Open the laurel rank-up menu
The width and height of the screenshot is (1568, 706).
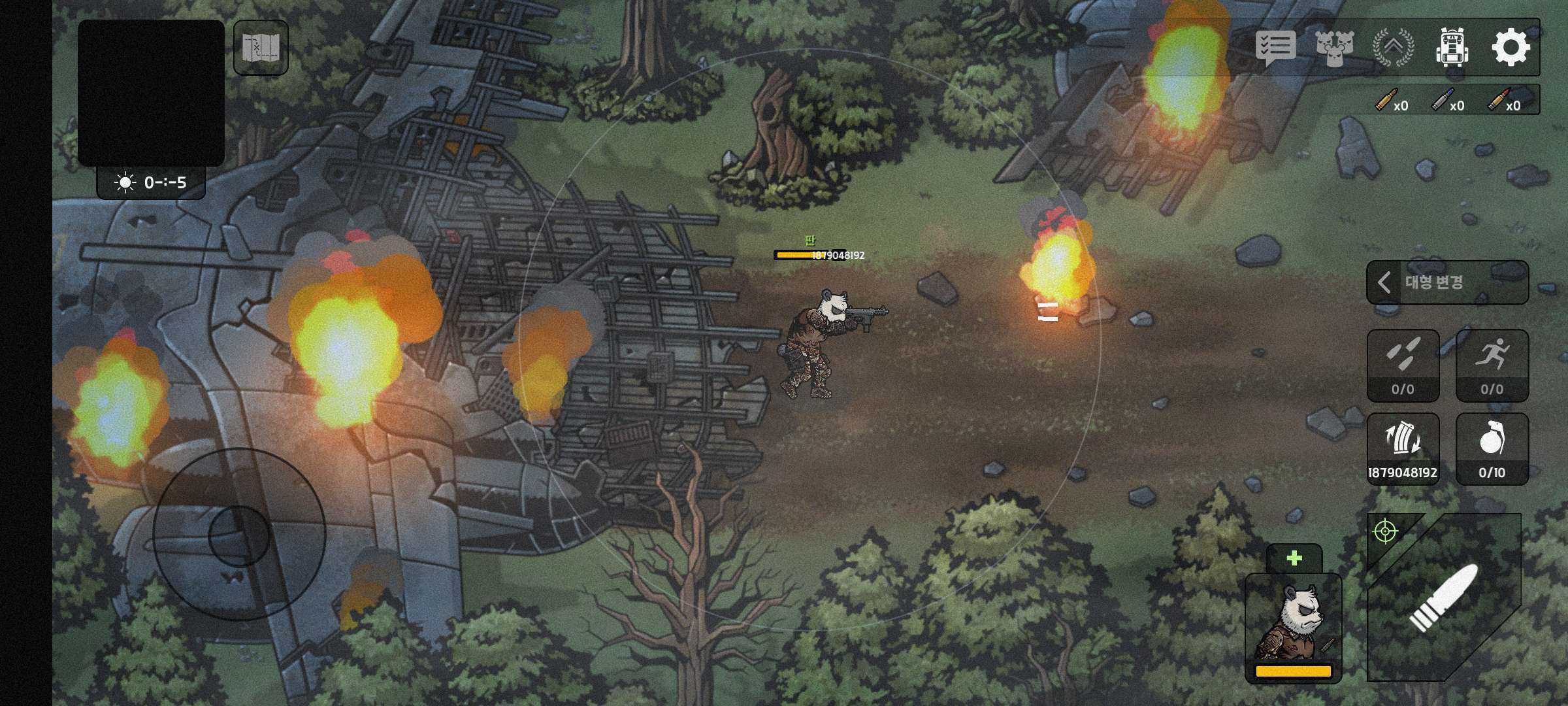[1393, 48]
